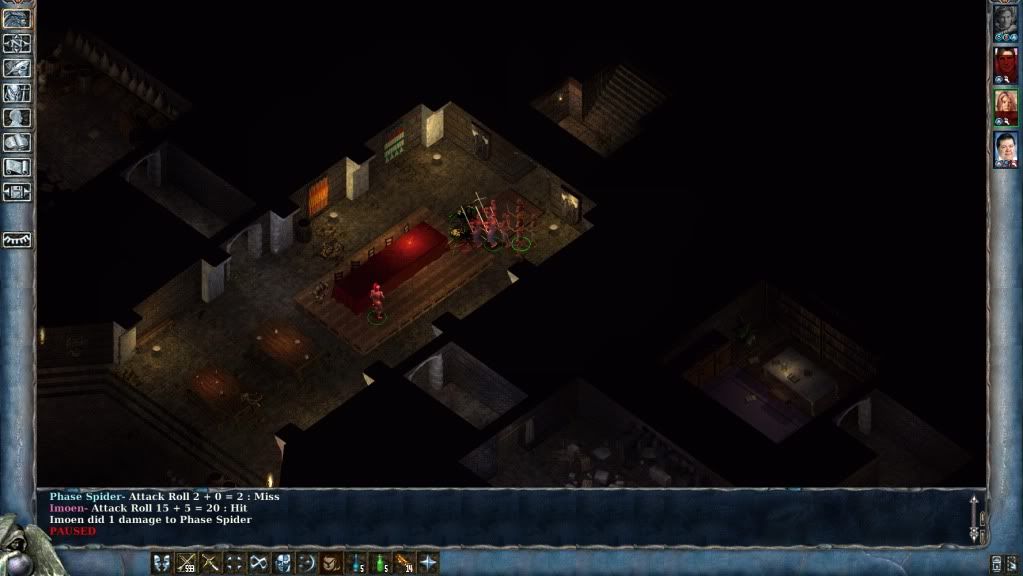Click the closed-eye rest button
This screenshot has width=1023, height=576.
pyautogui.click(x=18, y=240)
